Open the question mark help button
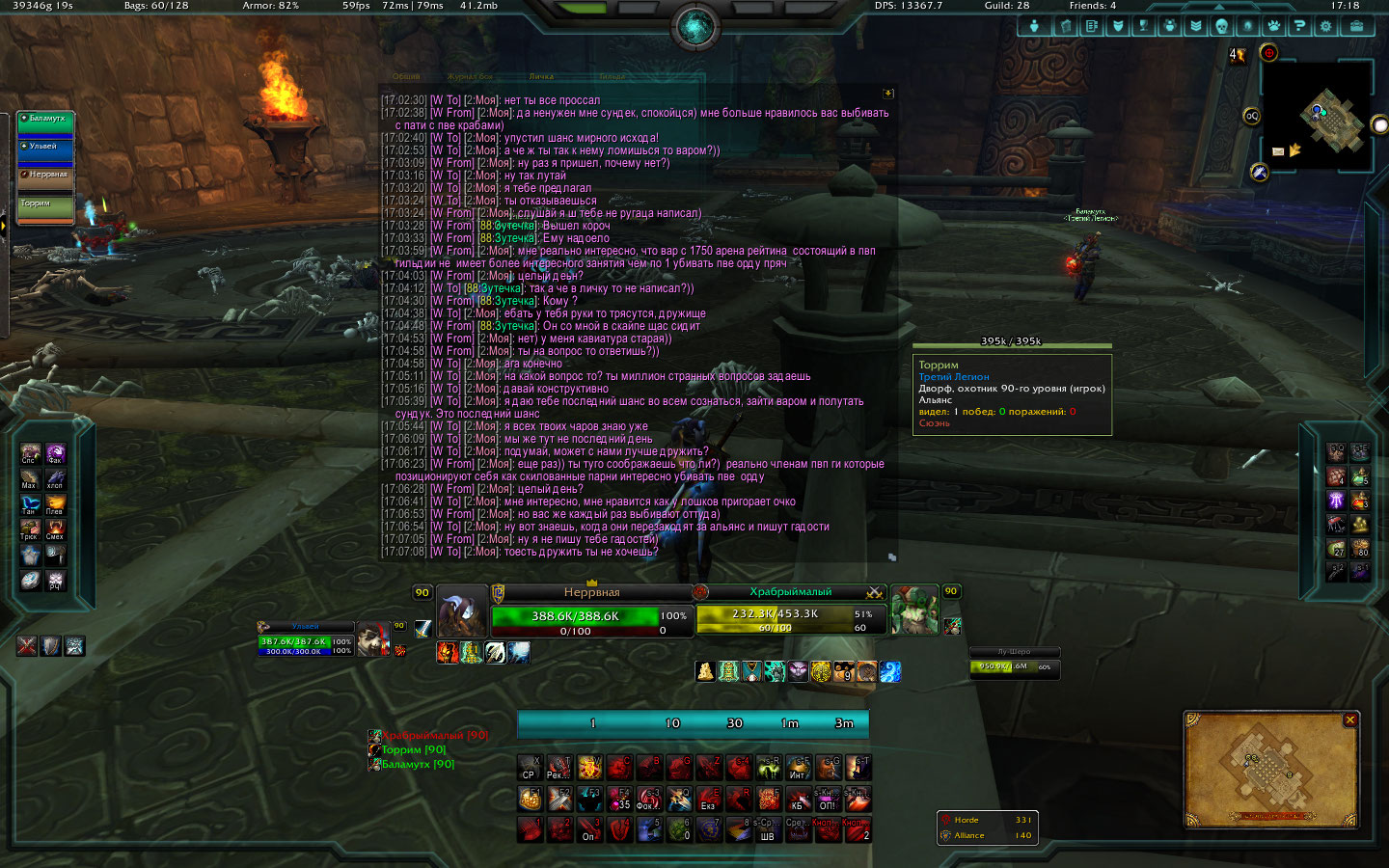 click(x=1299, y=26)
